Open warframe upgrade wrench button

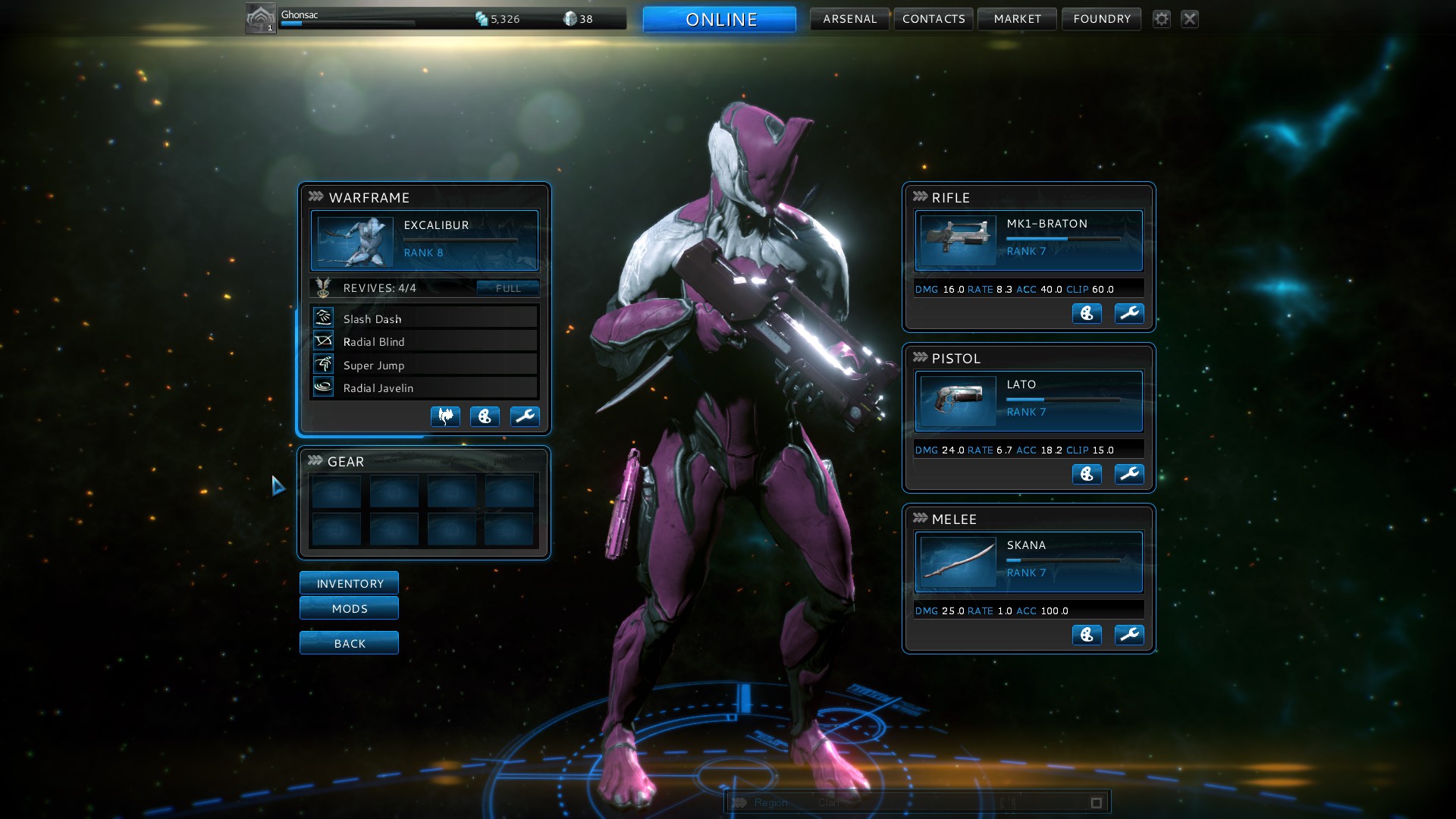pos(524,416)
